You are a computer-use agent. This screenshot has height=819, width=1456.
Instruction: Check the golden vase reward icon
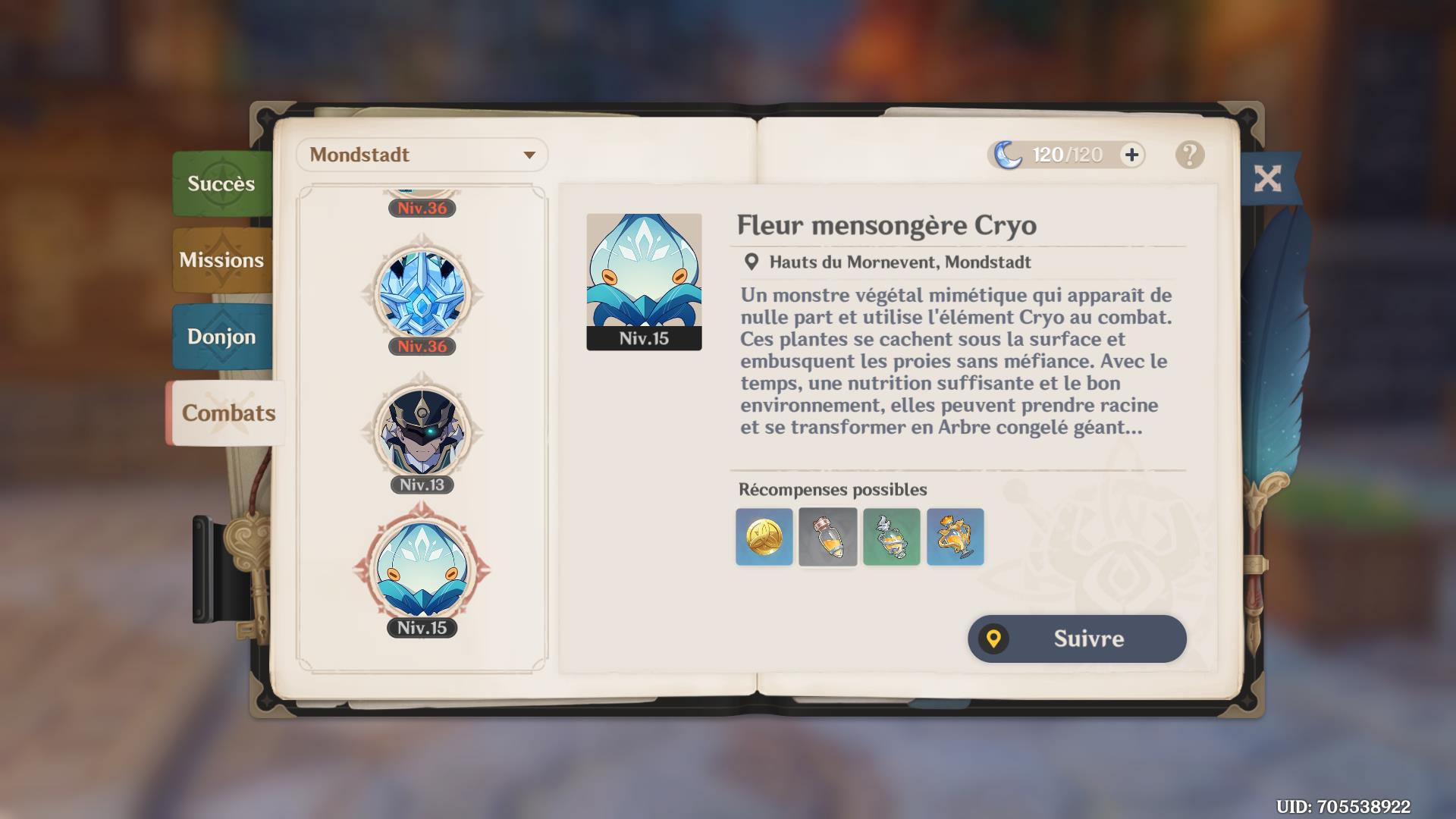click(x=955, y=537)
